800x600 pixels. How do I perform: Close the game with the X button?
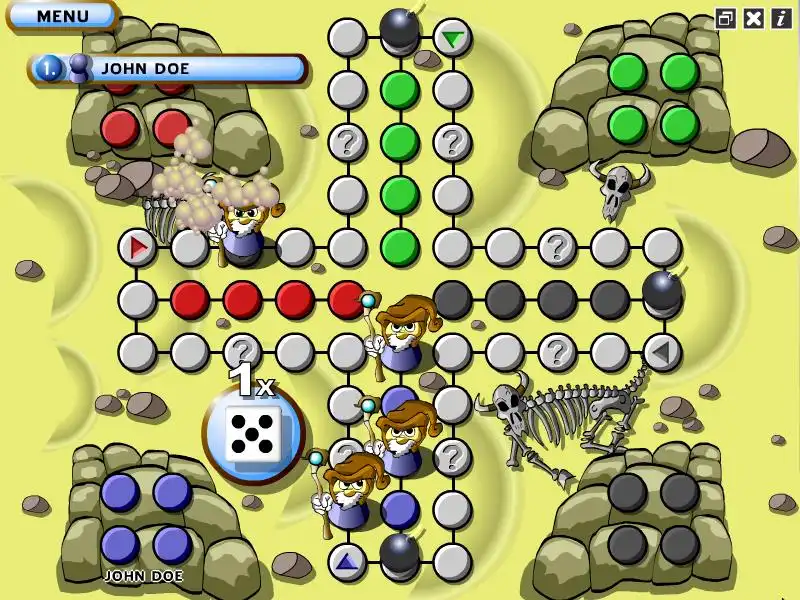click(x=754, y=18)
